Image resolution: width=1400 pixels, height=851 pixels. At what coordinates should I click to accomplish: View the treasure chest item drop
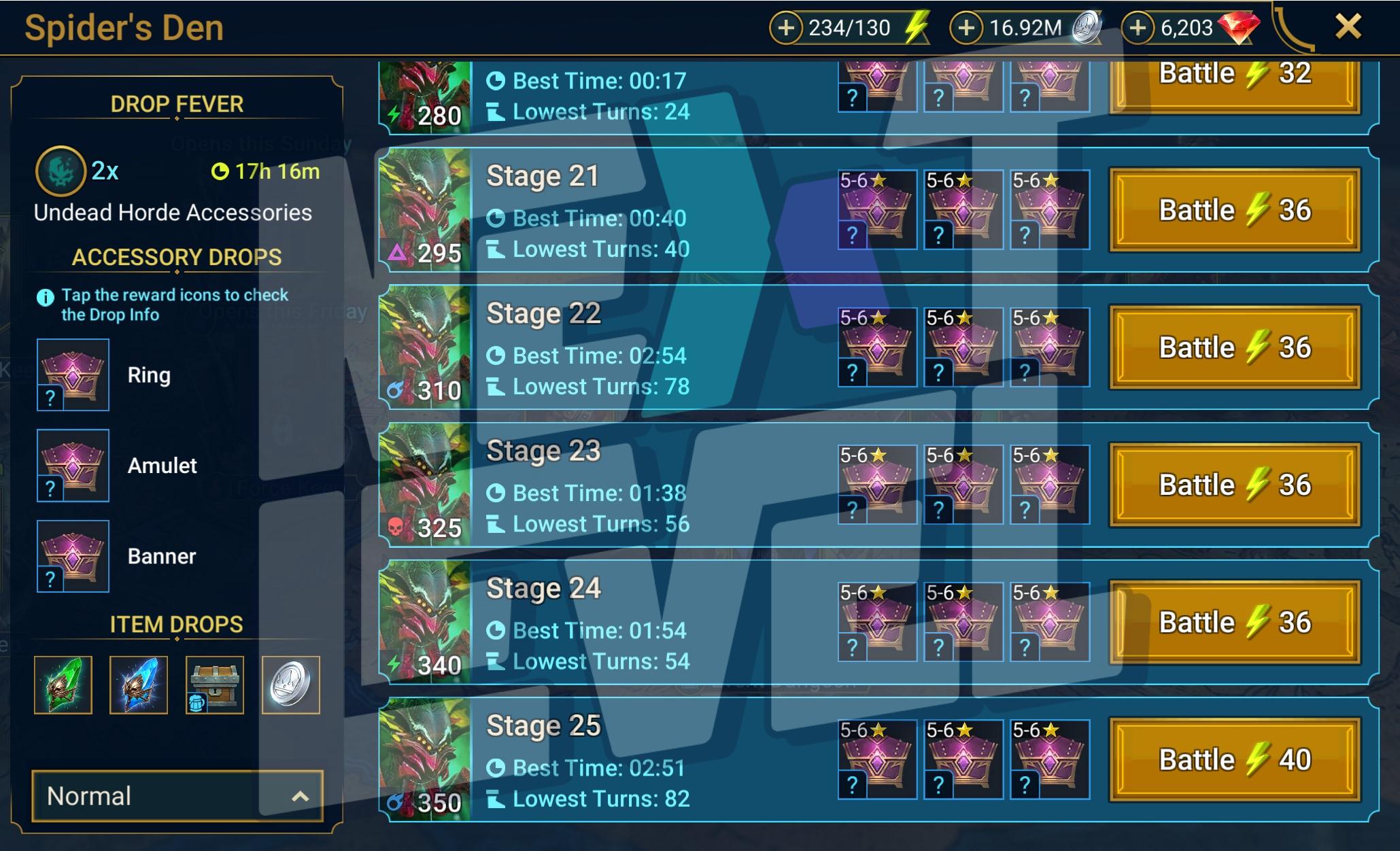[215, 684]
